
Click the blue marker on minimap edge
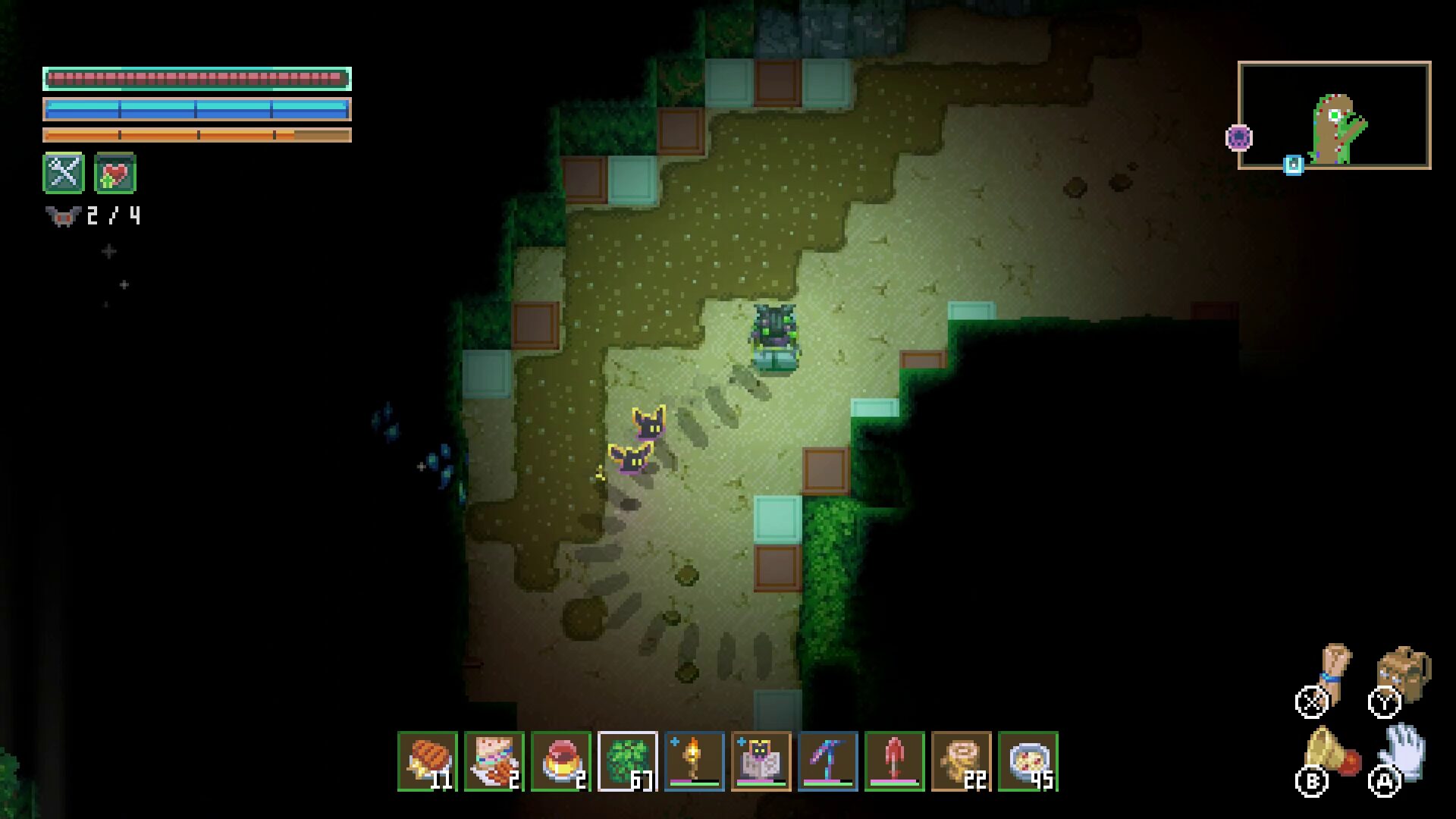[1294, 165]
